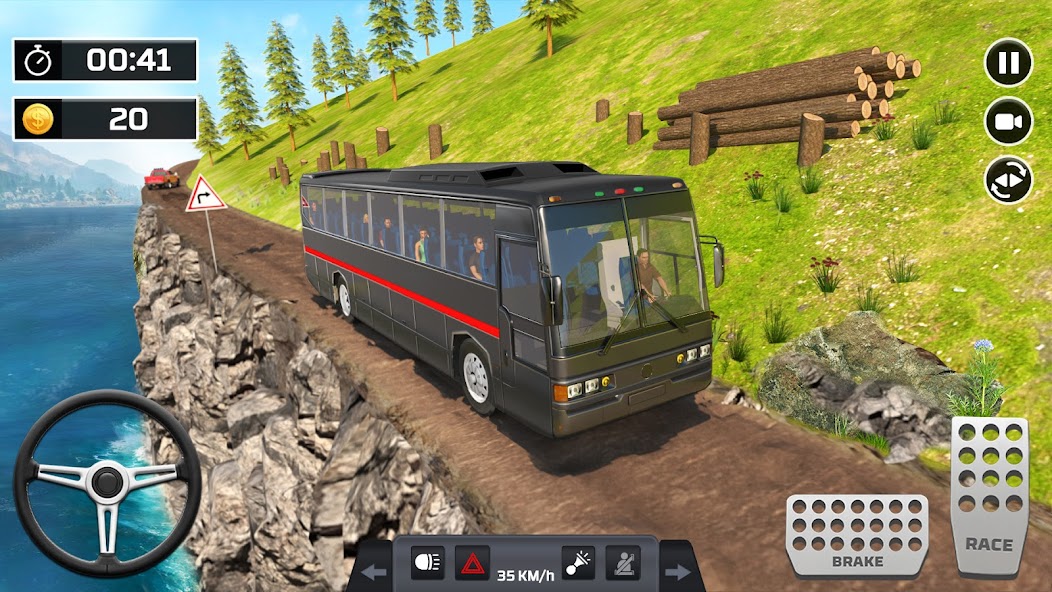This screenshot has width=1052, height=592.
Task: Fasten the seatbelt icon
Action: [624, 563]
